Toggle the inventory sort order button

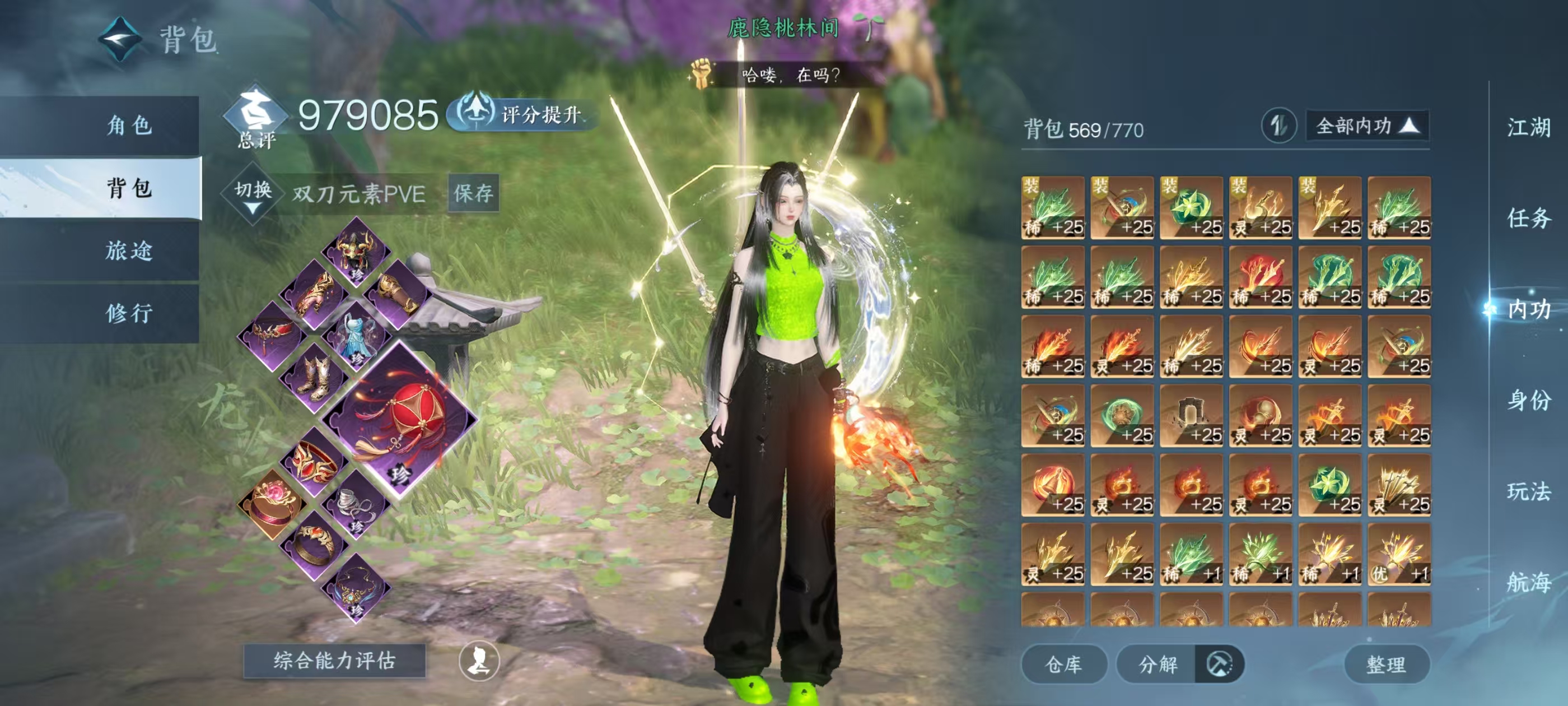pyautogui.click(x=1278, y=126)
